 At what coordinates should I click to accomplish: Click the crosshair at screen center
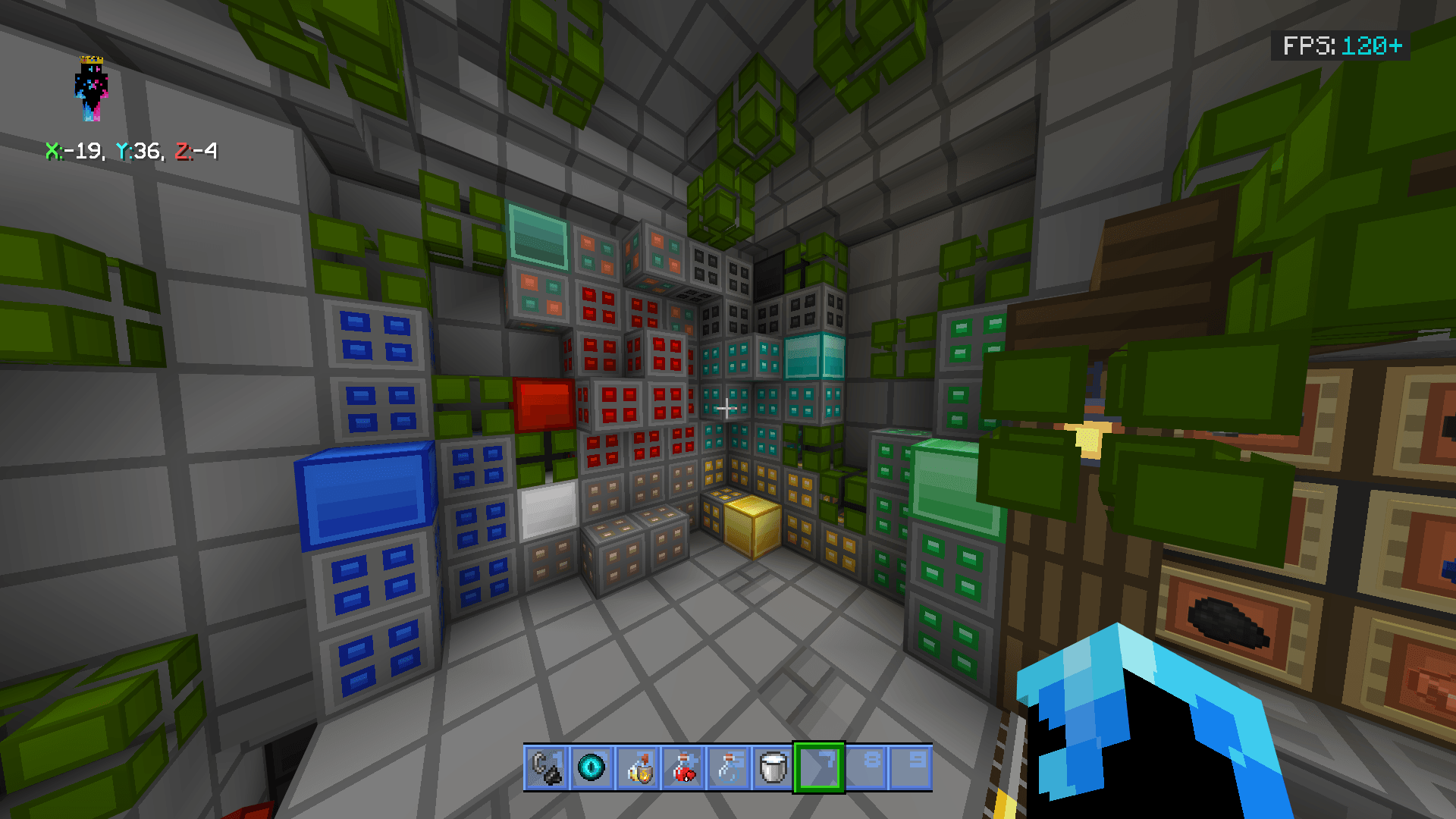728,409
